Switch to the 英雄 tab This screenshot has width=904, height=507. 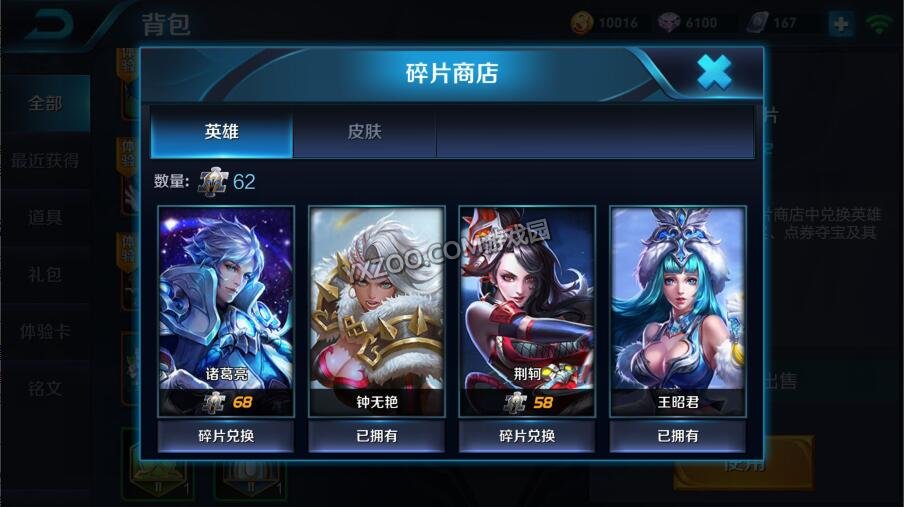click(222, 132)
